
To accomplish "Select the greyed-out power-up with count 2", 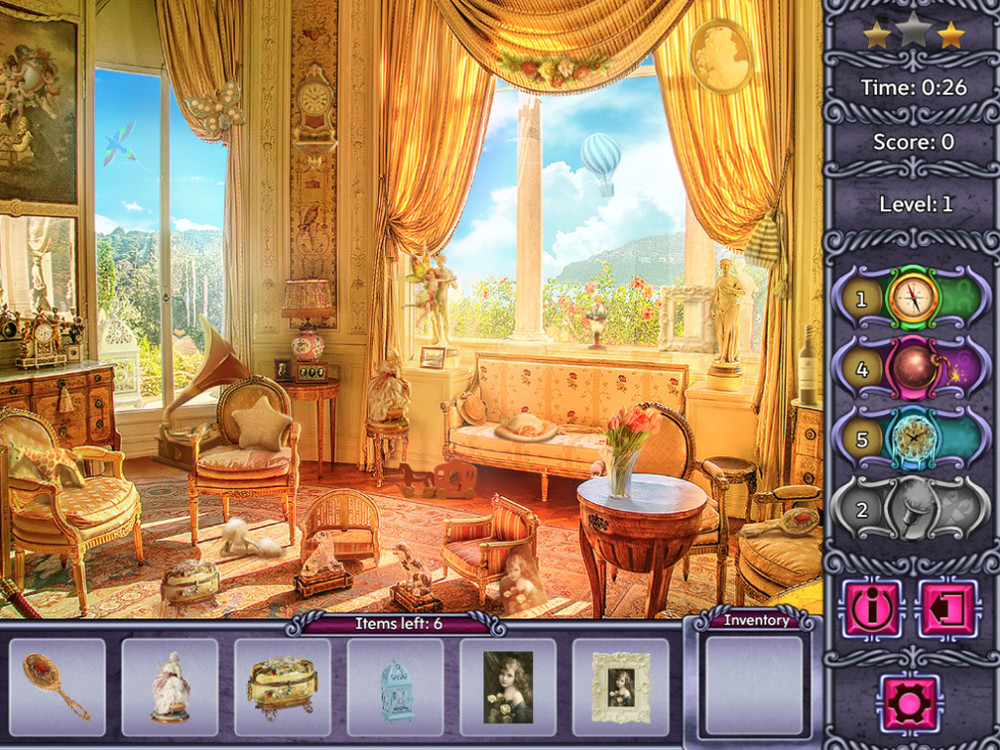I will click(x=913, y=507).
